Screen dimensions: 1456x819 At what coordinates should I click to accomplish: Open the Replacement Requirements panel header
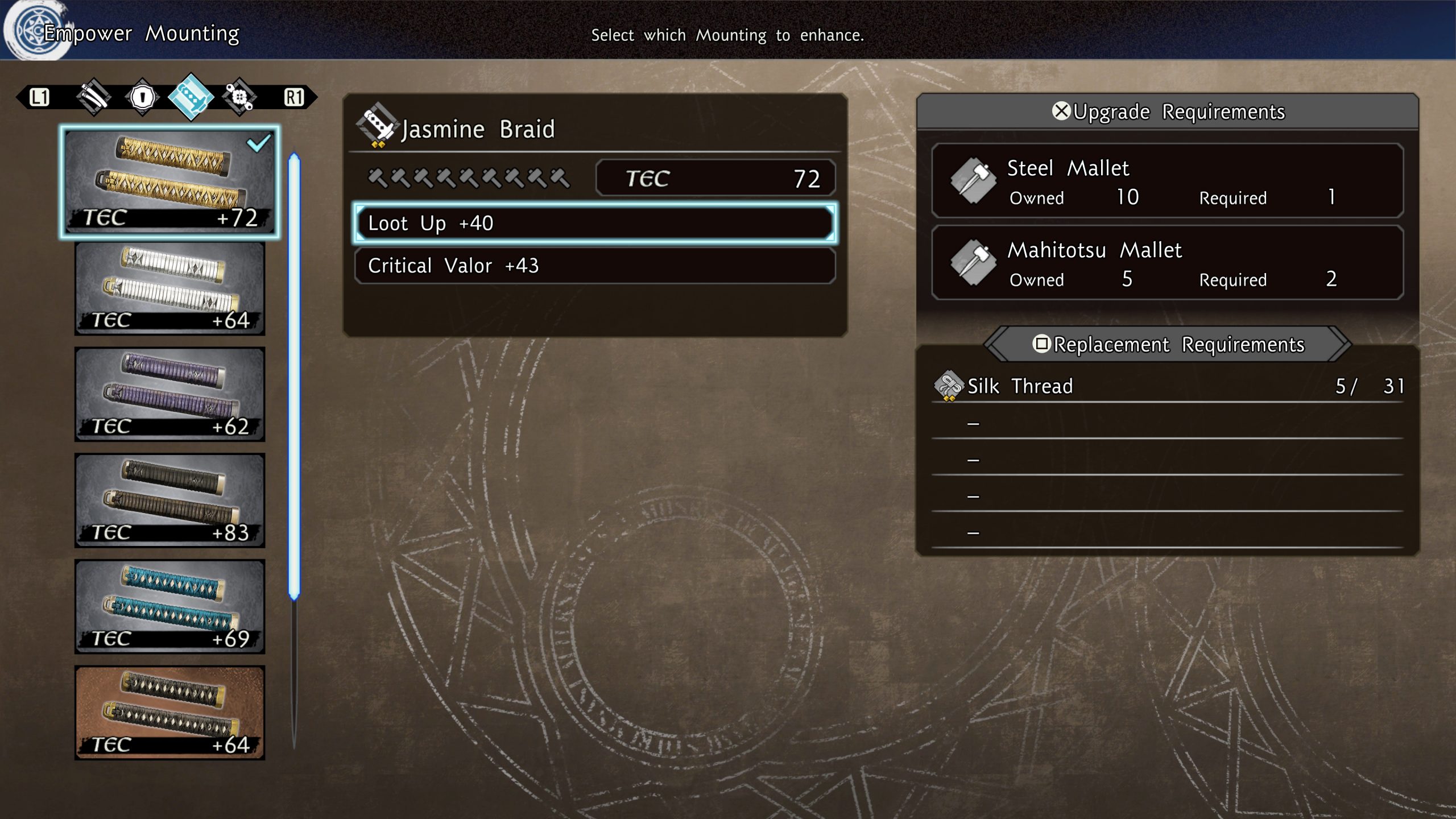[x=1167, y=344]
